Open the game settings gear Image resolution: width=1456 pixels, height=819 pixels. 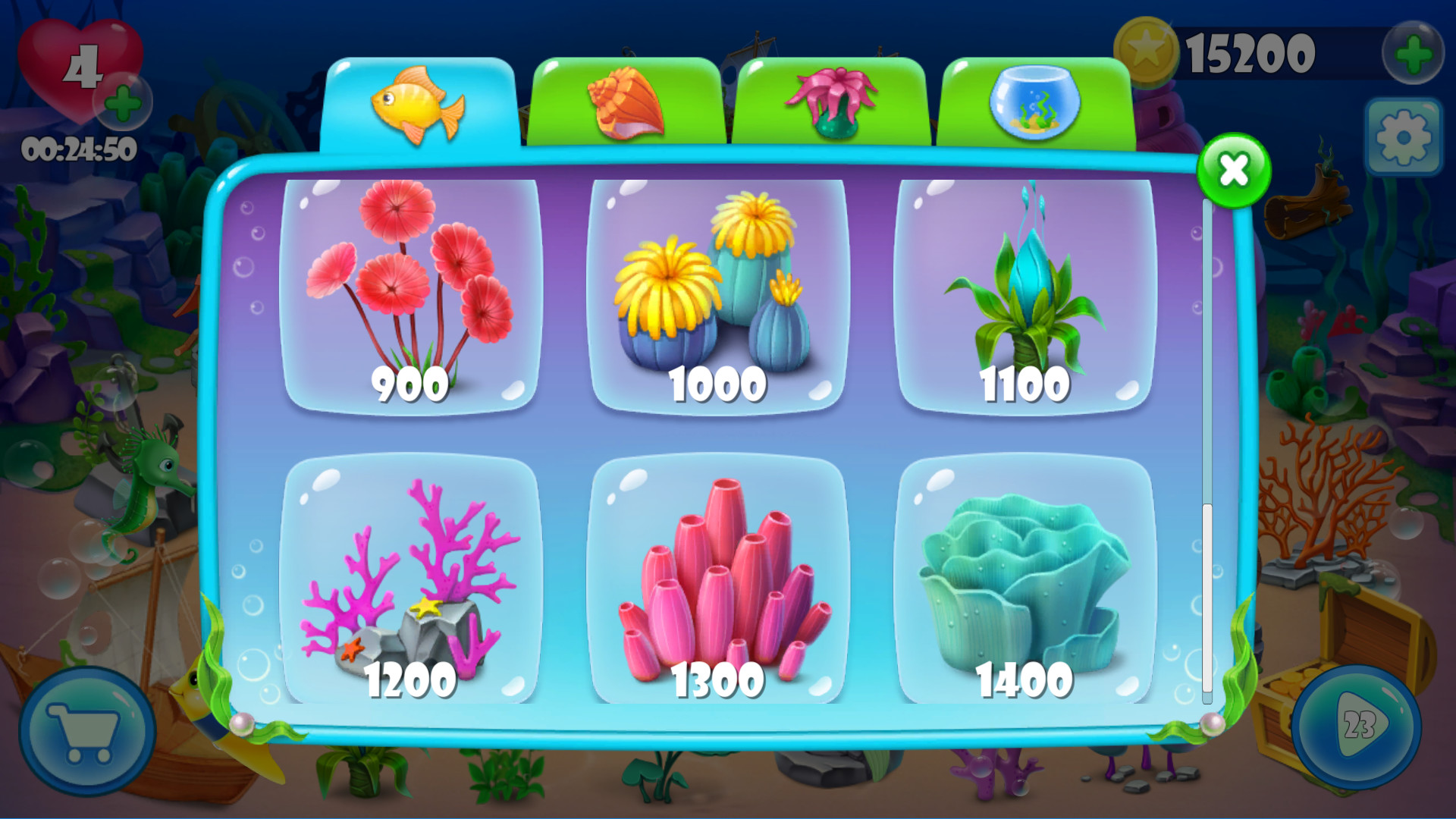(1405, 136)
